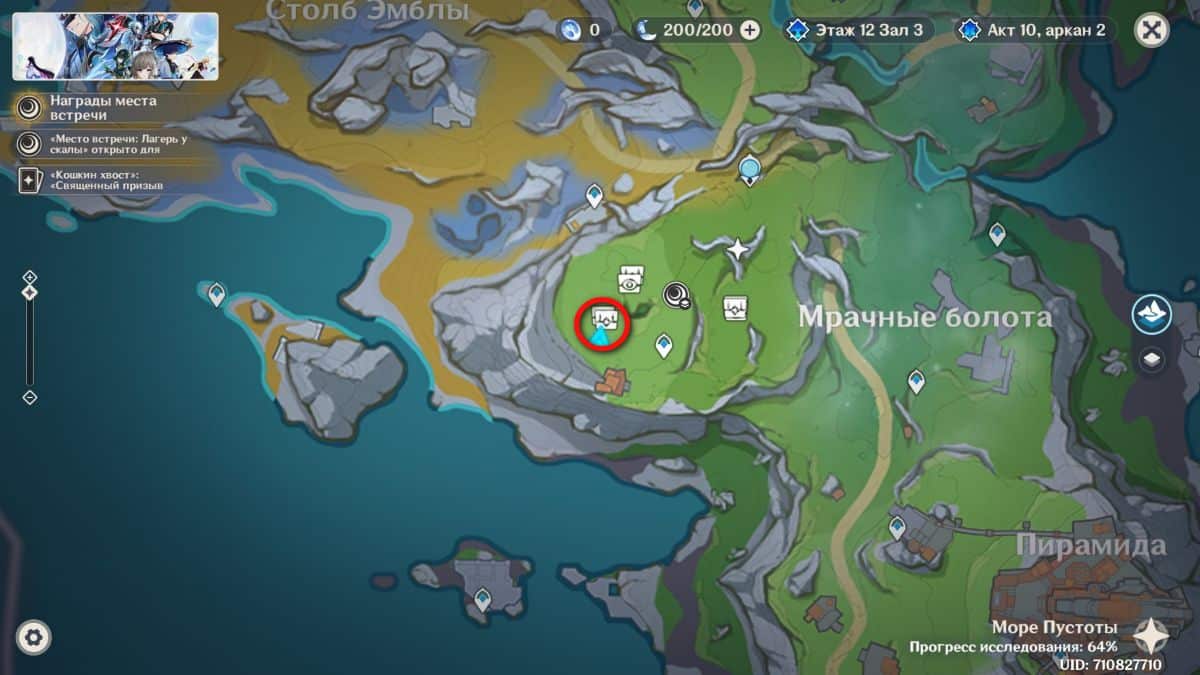Select the eye-symbol map marker
The image size is (1200, 675).
tap(630, 280)
